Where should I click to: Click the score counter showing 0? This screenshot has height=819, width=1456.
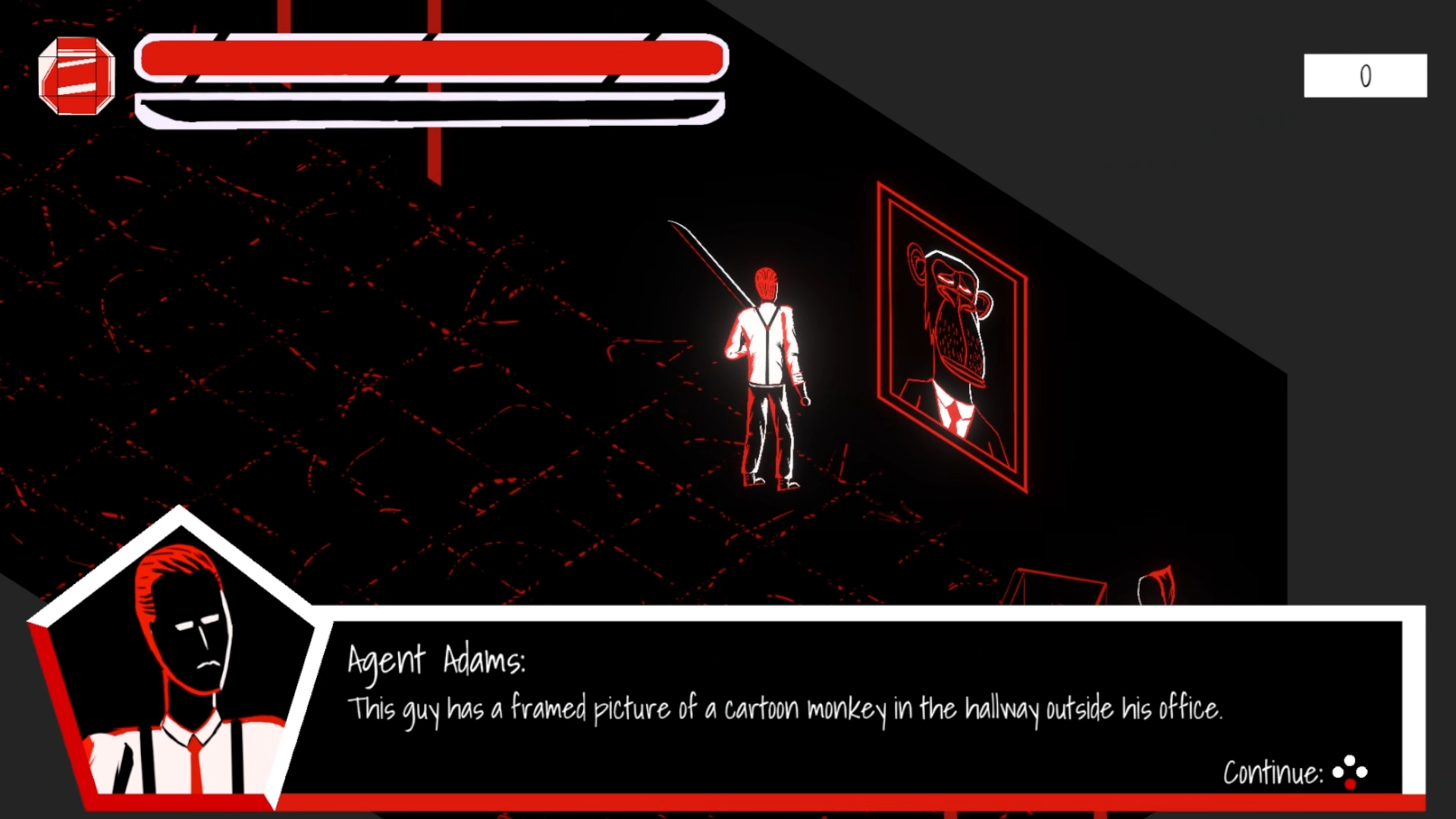coord(1364,75)
